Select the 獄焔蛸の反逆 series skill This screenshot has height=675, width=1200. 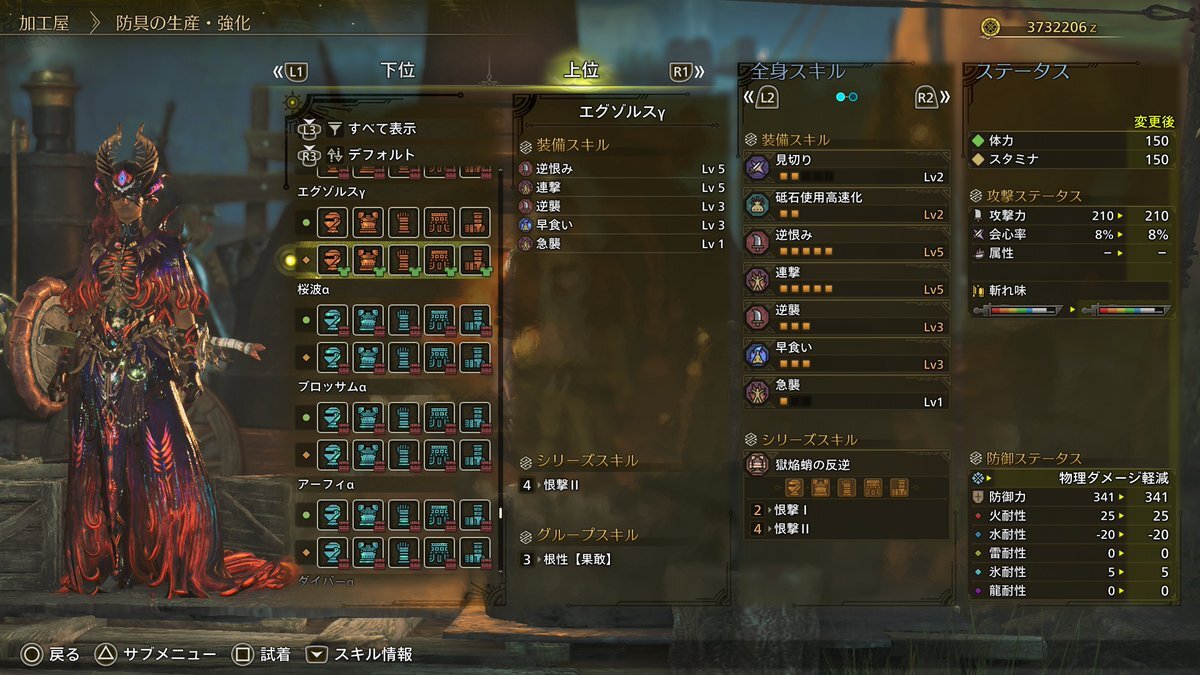click(x=846, y=476)
